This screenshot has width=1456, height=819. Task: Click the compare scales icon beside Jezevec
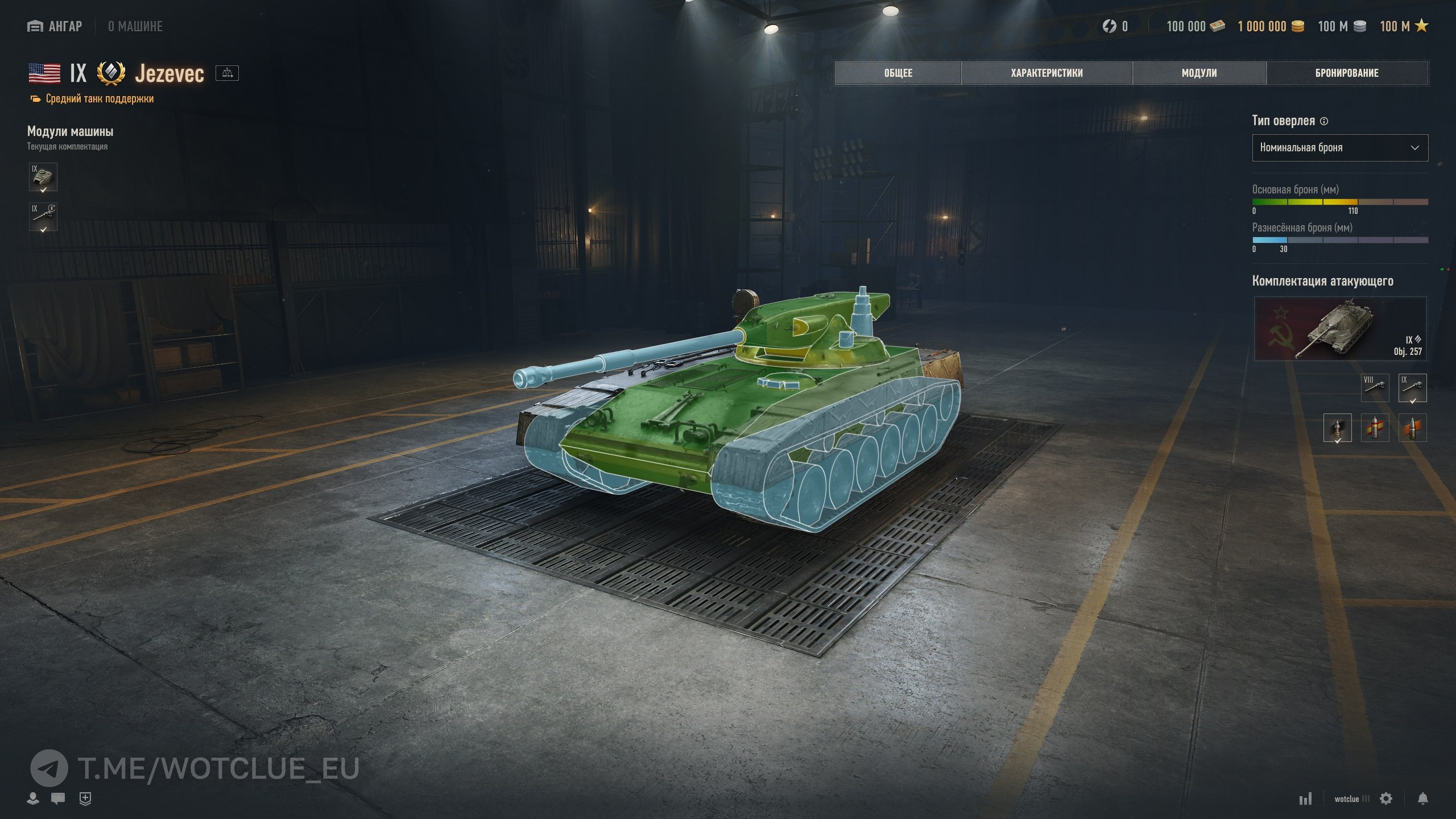point(227,73)
